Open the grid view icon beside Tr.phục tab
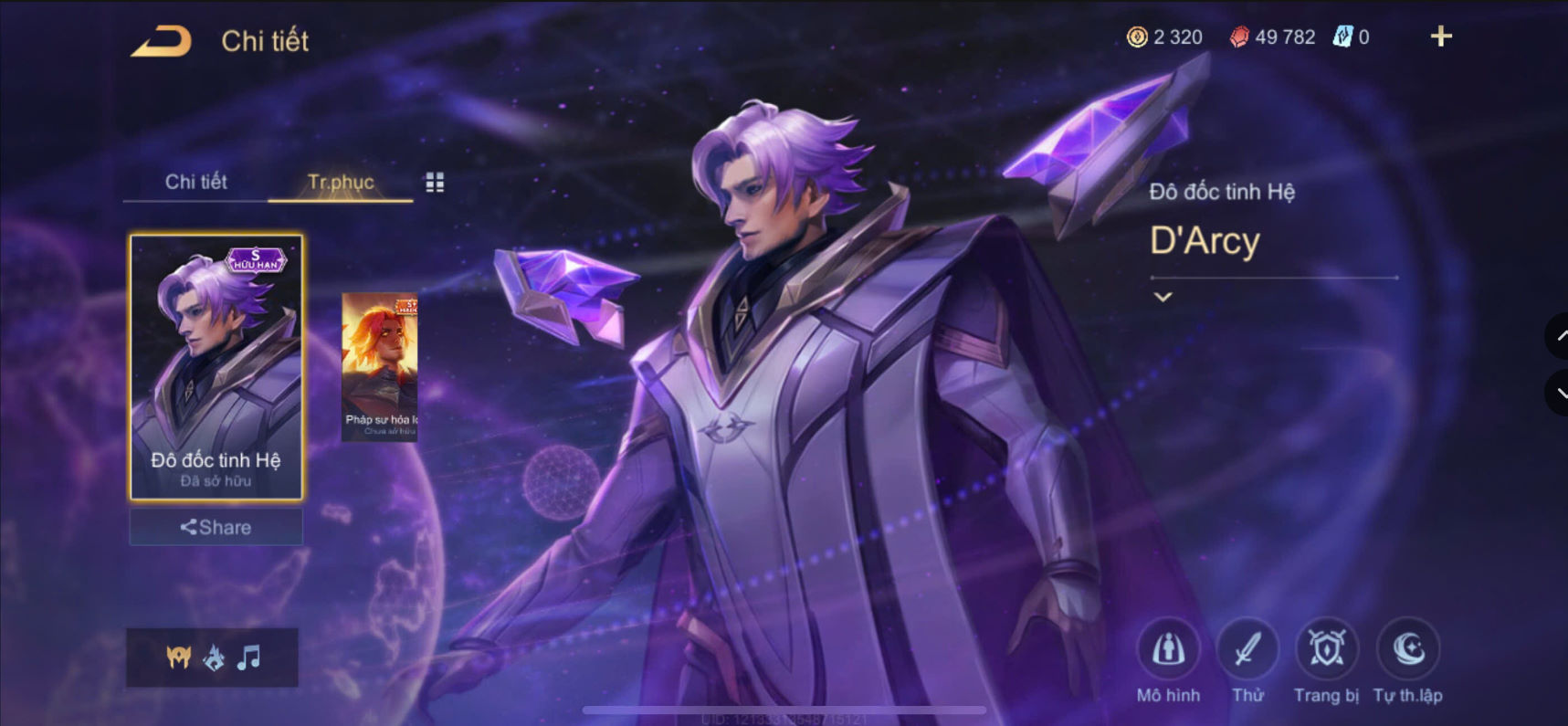The height and width of the screenshot is (726, 1568). (x=436, y=182)
